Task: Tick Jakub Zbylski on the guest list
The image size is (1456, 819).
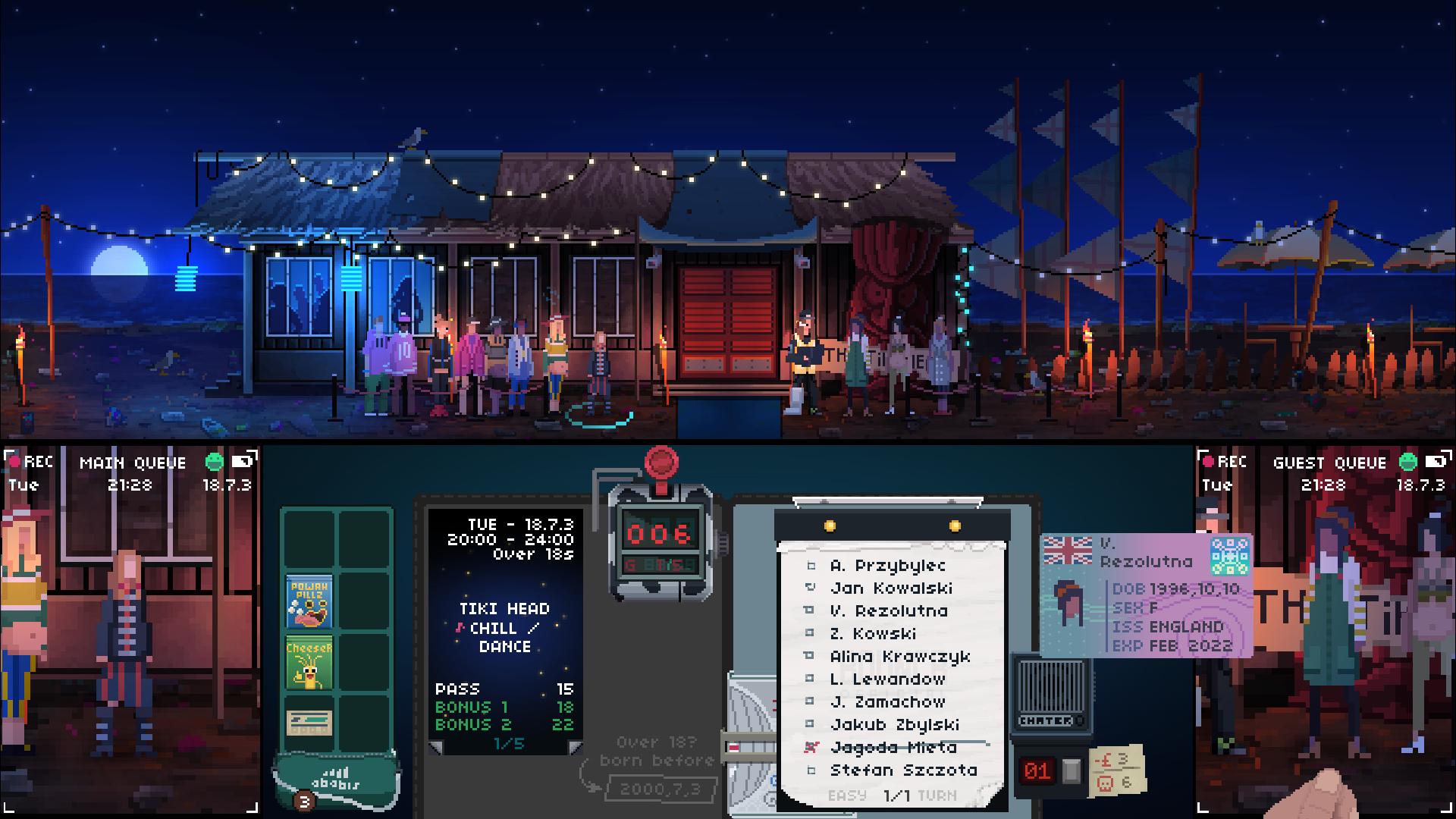Action: tap(811, 724)
